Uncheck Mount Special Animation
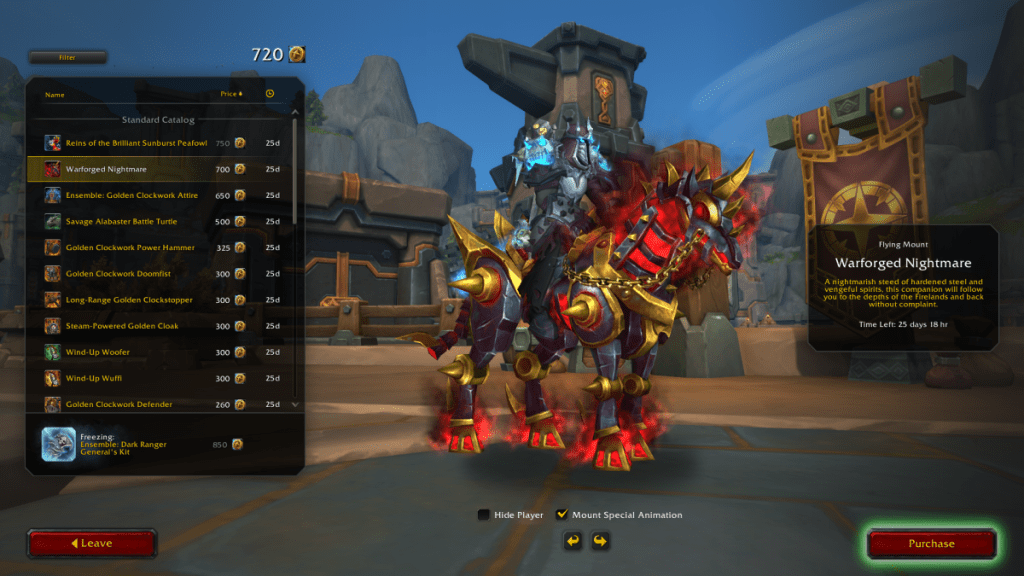Viewport: 1024px width, 576px height. click(562, 515)
